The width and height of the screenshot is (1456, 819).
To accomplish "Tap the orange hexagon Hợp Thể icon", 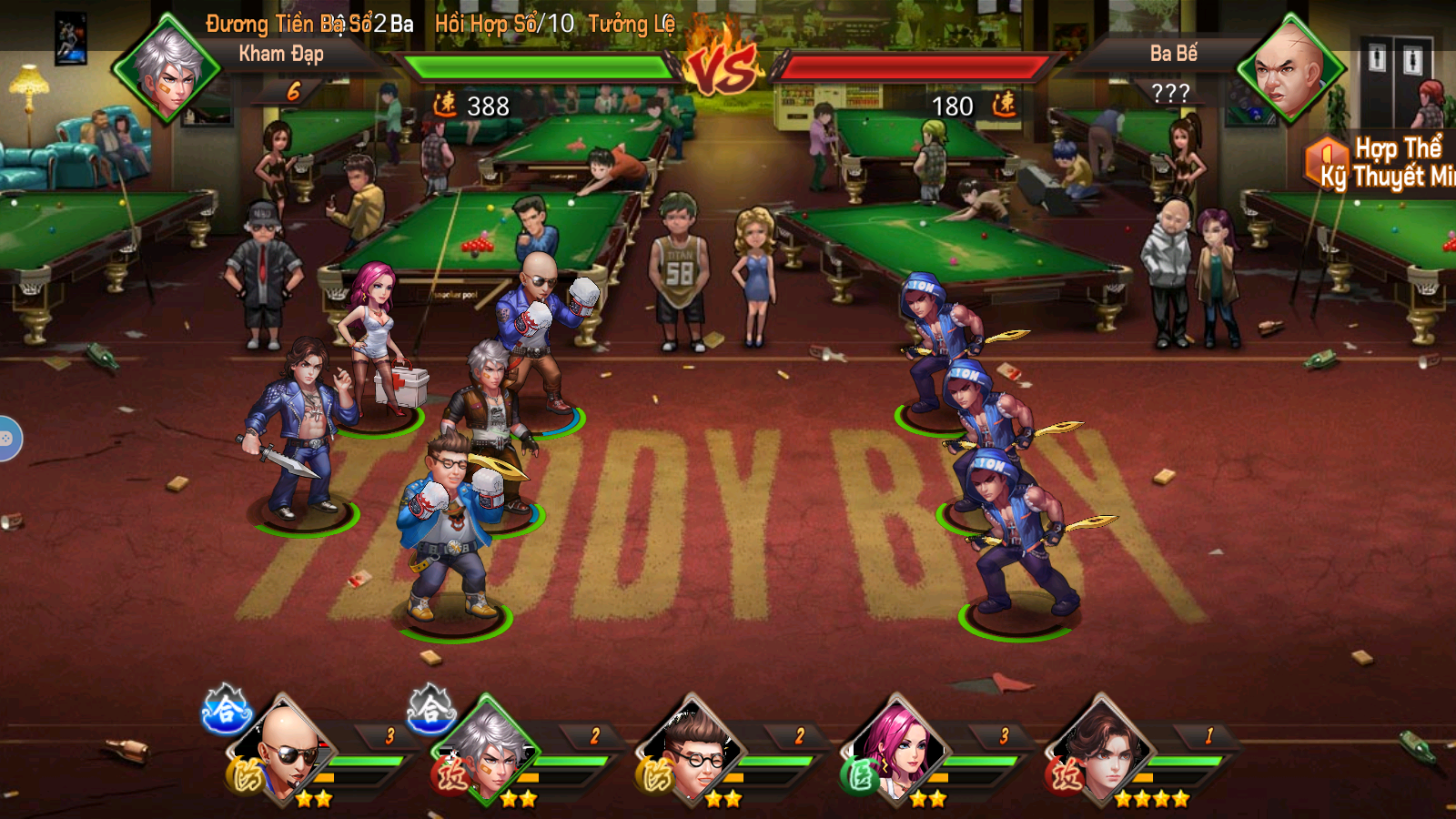I will 1325,159.
